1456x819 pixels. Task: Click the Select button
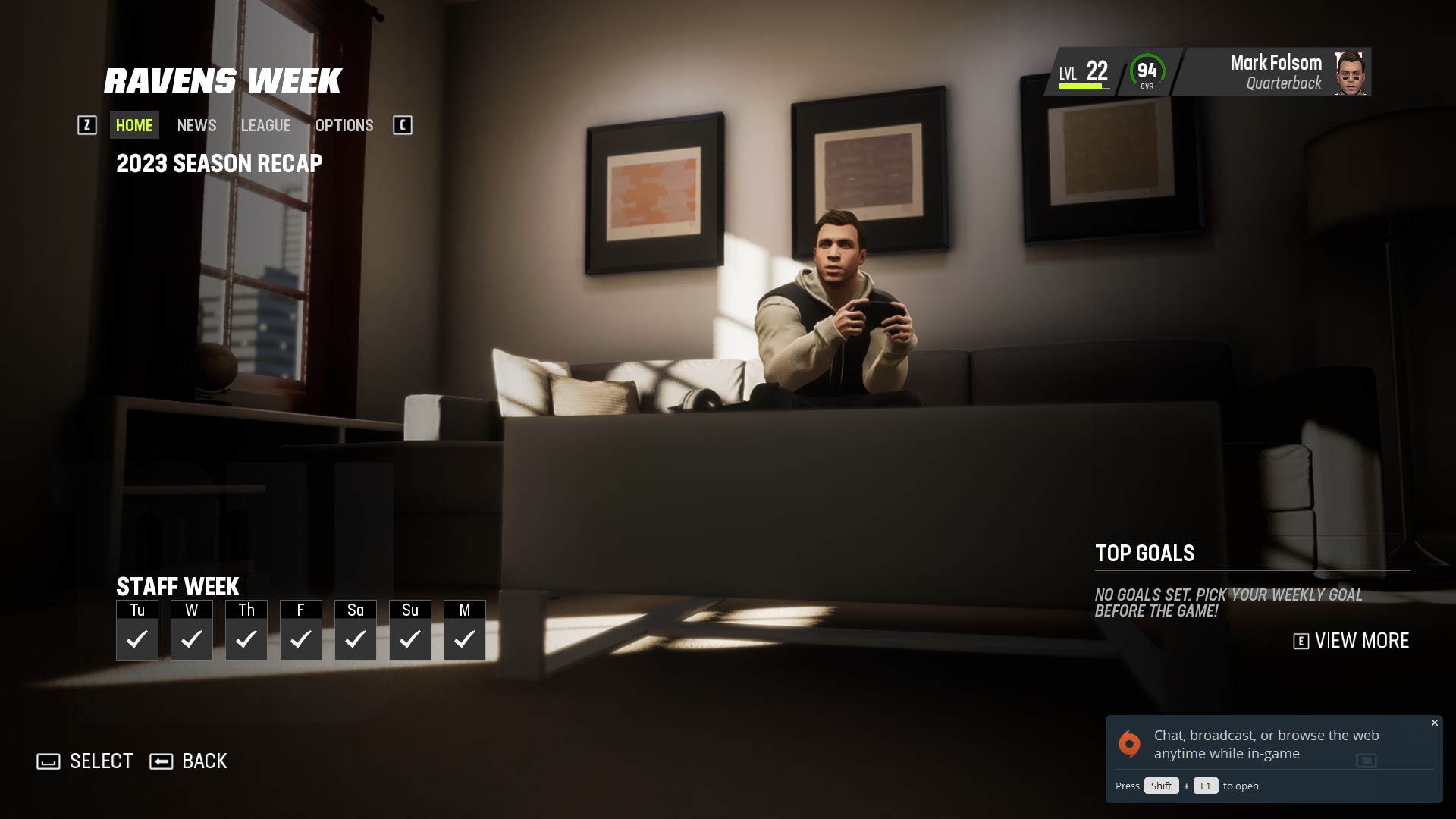[85, 761]
